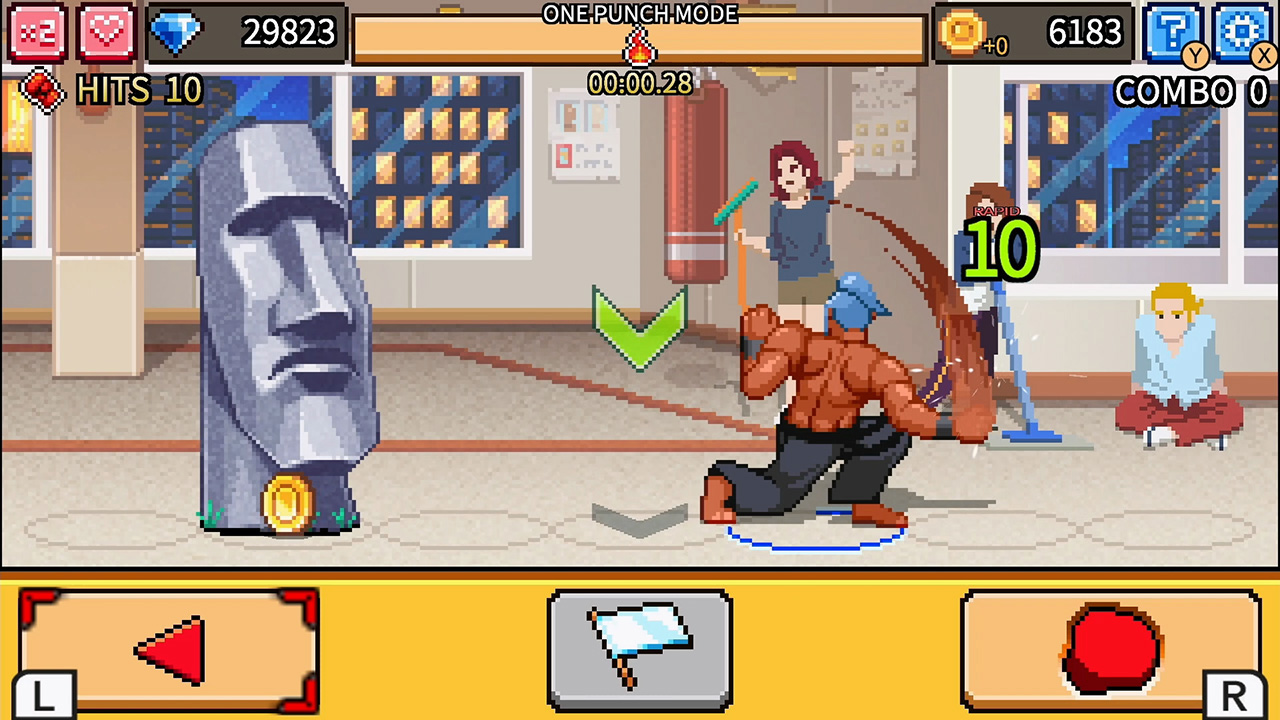Viewport: 1280px width, 720px height.
Task: Click the 00:00.28 timer text
Action: pos(640,84)
